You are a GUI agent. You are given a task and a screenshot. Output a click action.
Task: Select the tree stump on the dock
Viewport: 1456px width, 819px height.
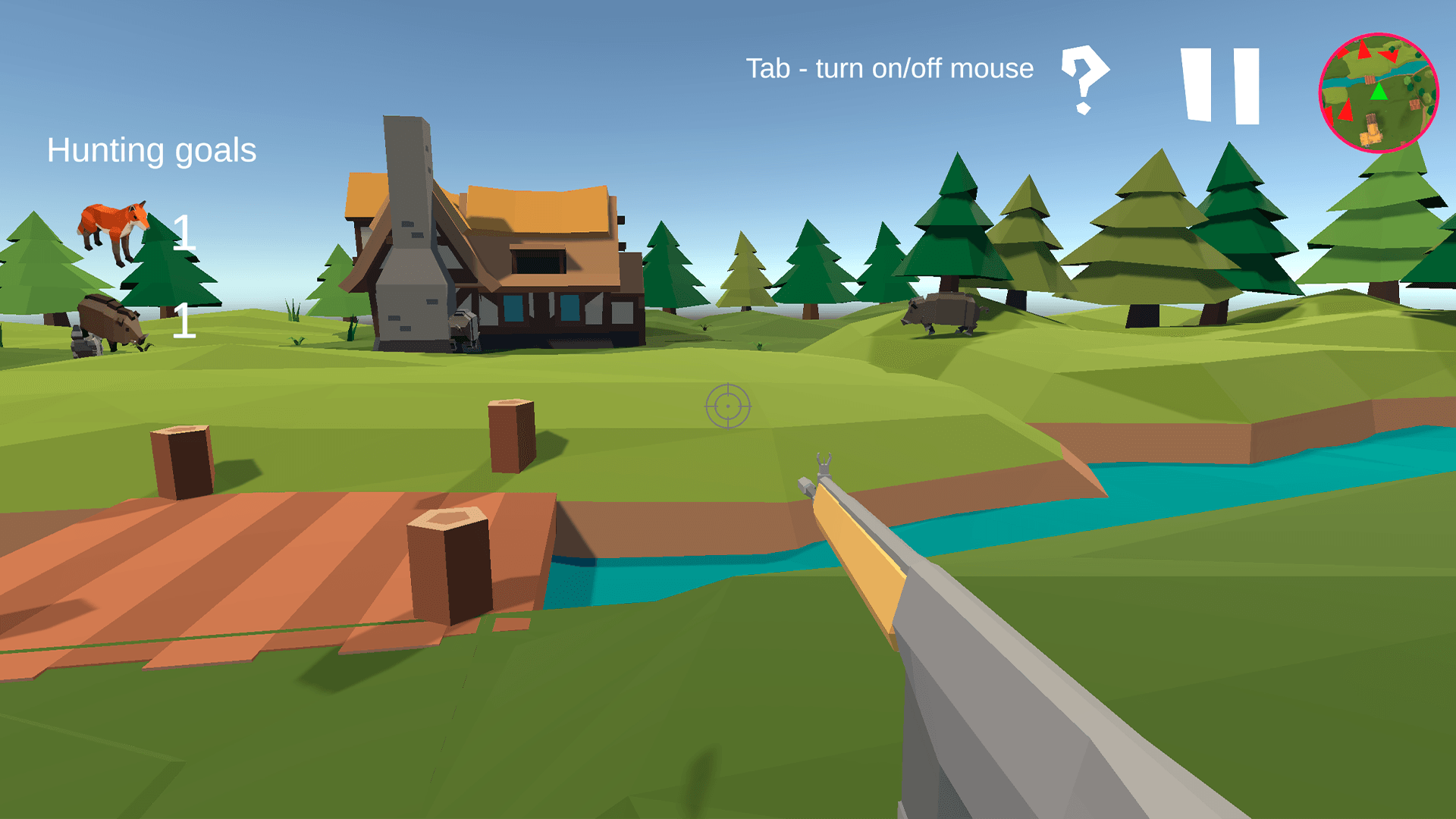[x=449, y=561]
